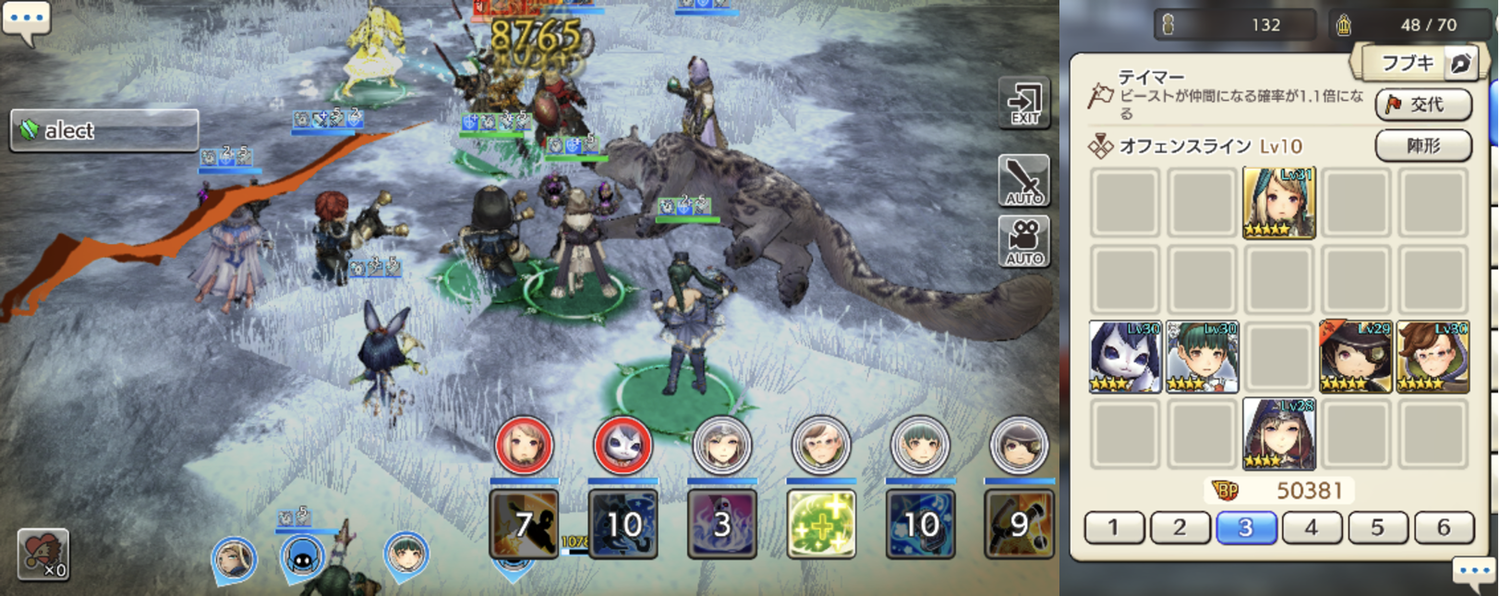Switch to party tab 1
This screenshot has width=1500, height=596.
[x=1114, y=527]
